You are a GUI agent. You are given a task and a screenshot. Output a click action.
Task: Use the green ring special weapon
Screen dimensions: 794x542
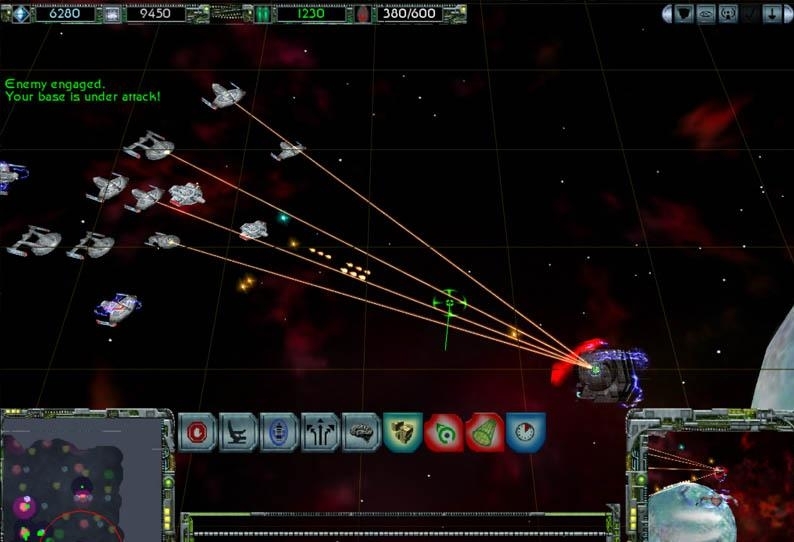click(444, 432)
